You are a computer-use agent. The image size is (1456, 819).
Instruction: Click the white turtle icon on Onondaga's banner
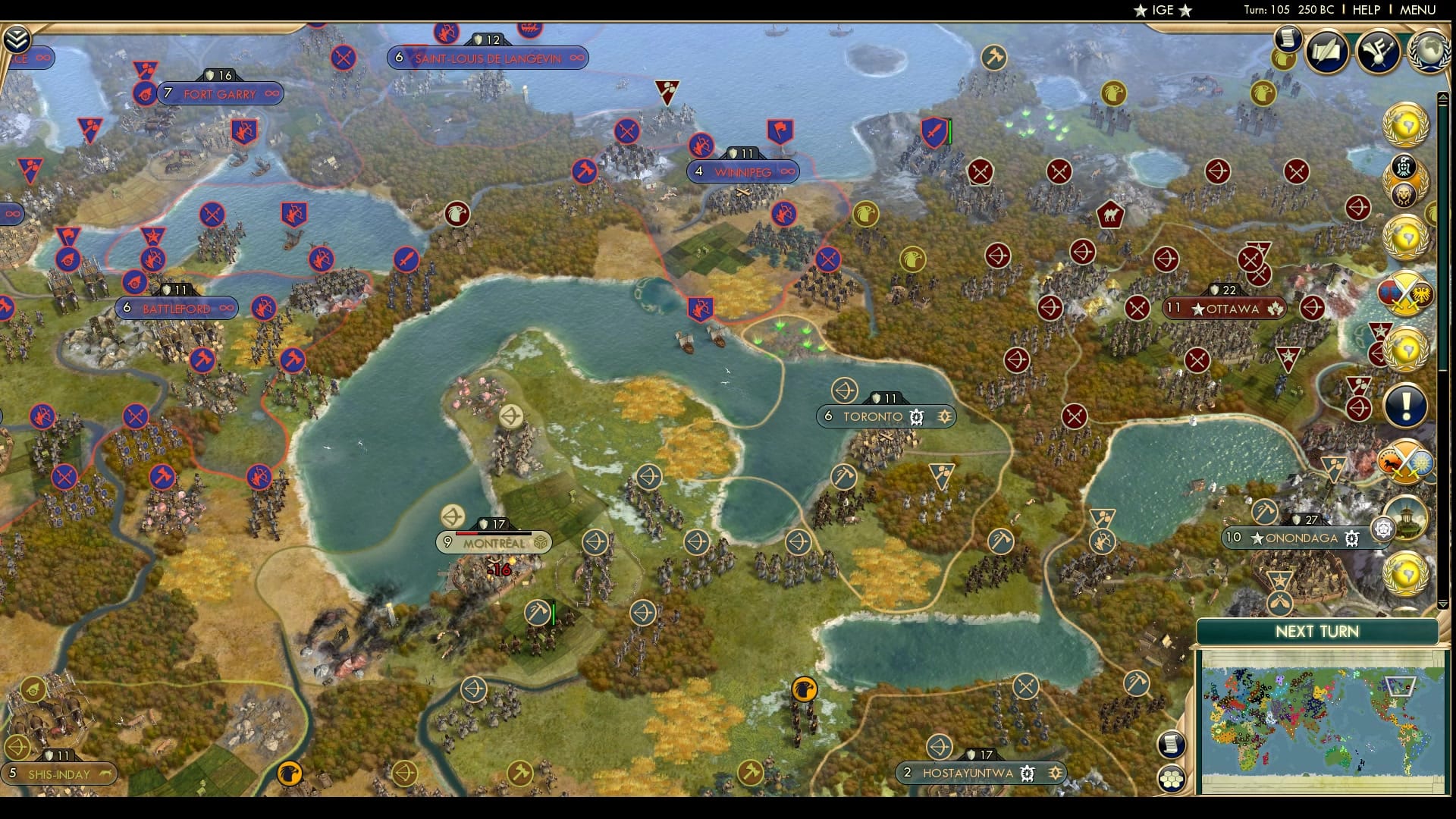coord(1351,537)
